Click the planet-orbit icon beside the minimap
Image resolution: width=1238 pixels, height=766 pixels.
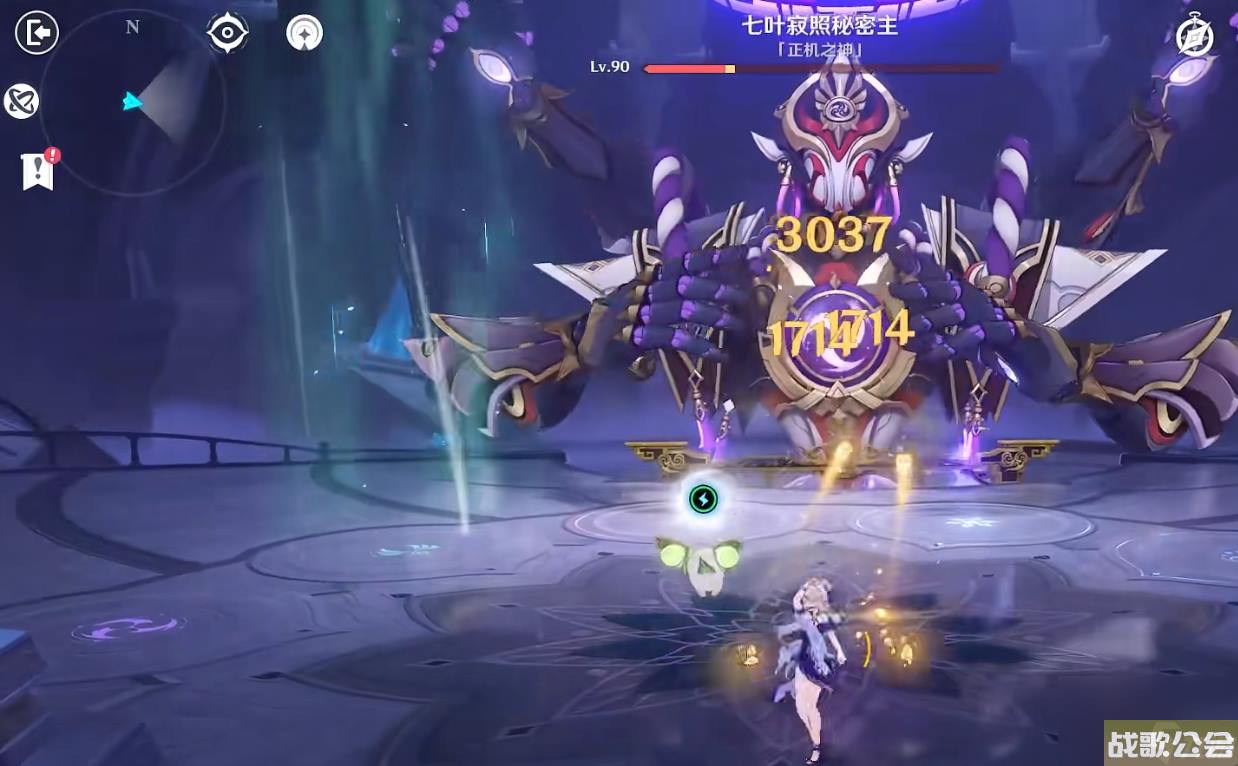tap(21, 101)
